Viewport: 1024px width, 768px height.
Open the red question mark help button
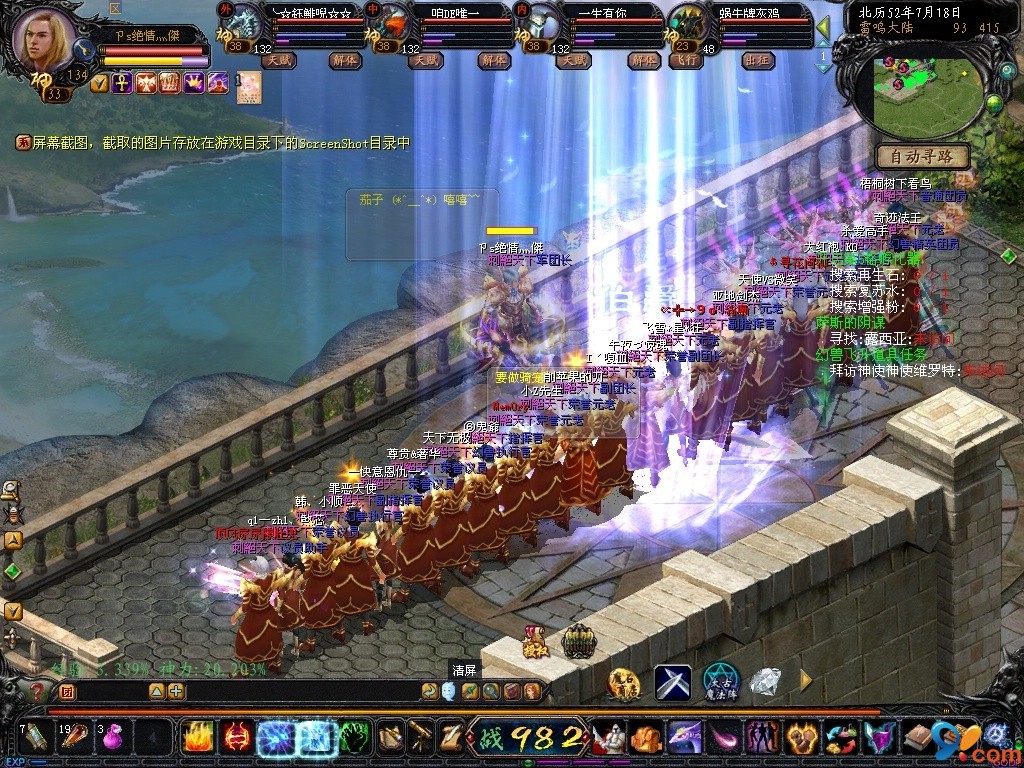tap(37, 691)
